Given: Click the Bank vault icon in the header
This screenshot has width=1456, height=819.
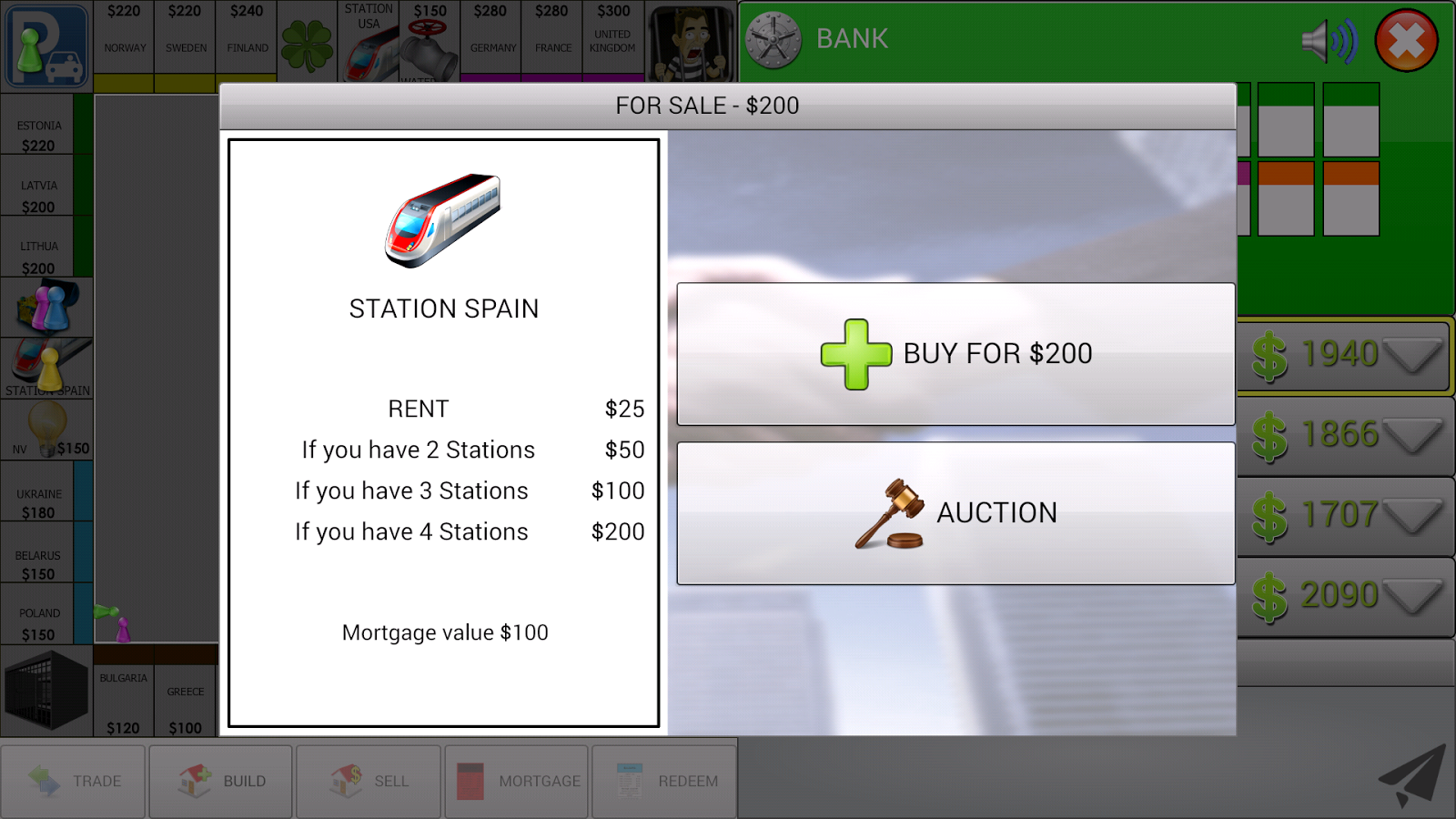Looking at the screenshot, I should pyautogui.click(x=775, y=38).
